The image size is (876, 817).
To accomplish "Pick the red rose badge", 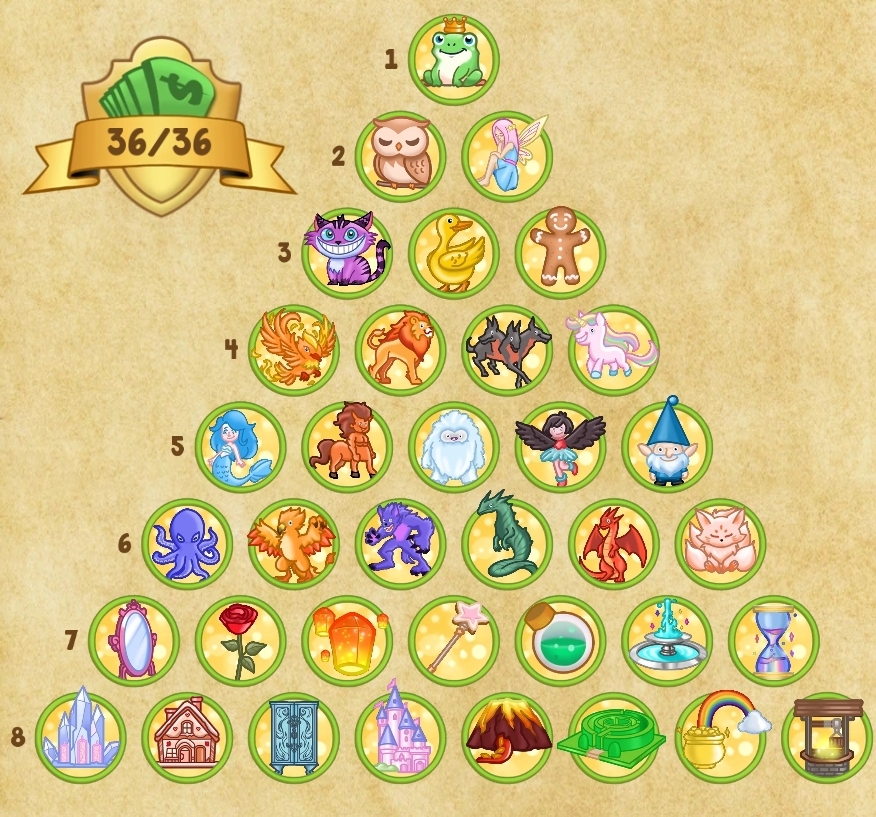I will 239,641.
